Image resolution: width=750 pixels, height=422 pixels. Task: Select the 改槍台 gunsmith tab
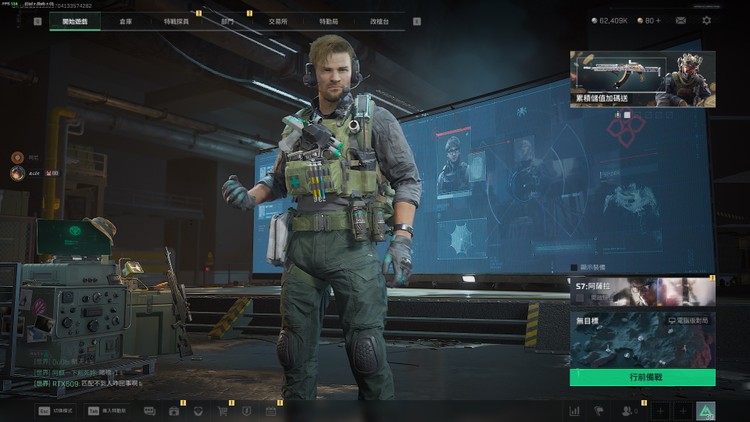(x=379, y=20)
